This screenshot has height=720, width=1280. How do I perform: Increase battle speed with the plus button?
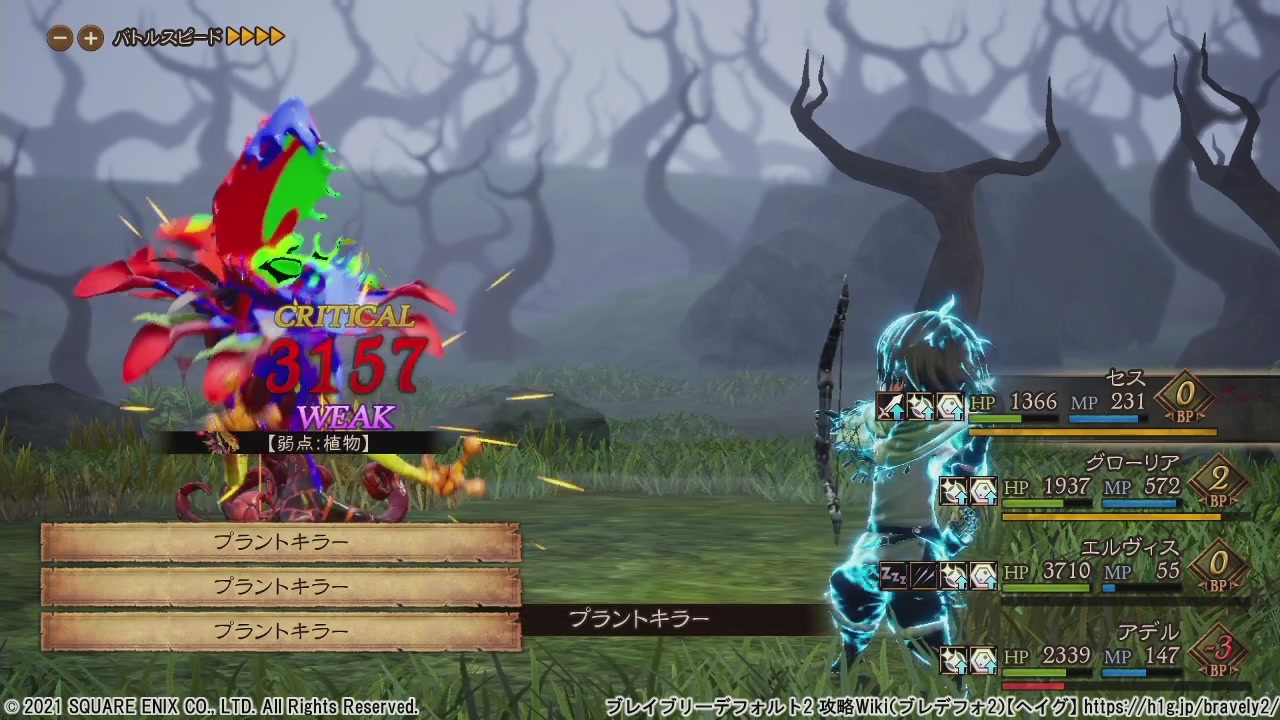pos(90,39)
